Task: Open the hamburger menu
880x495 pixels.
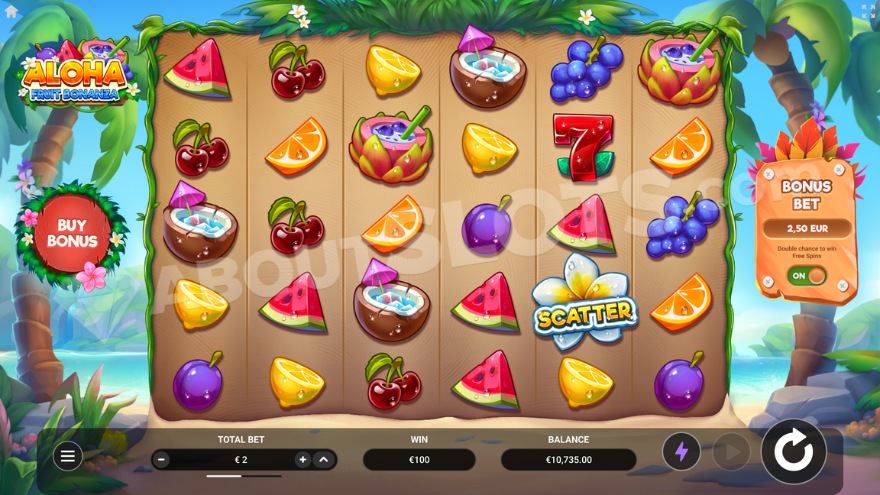Action: click(67, 457)
